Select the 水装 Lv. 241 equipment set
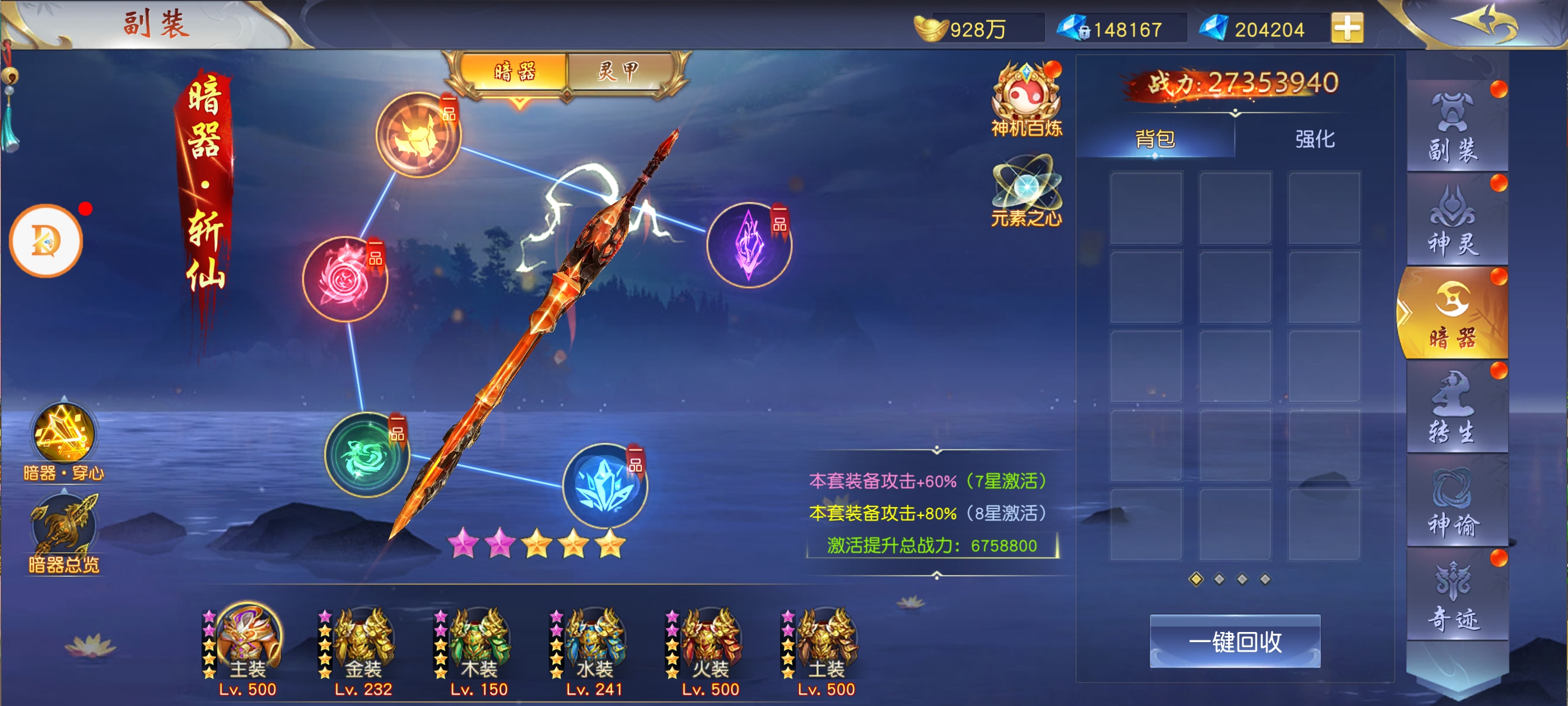The height and width of the screenshot is (706, 1568). (x=594, y=645)
